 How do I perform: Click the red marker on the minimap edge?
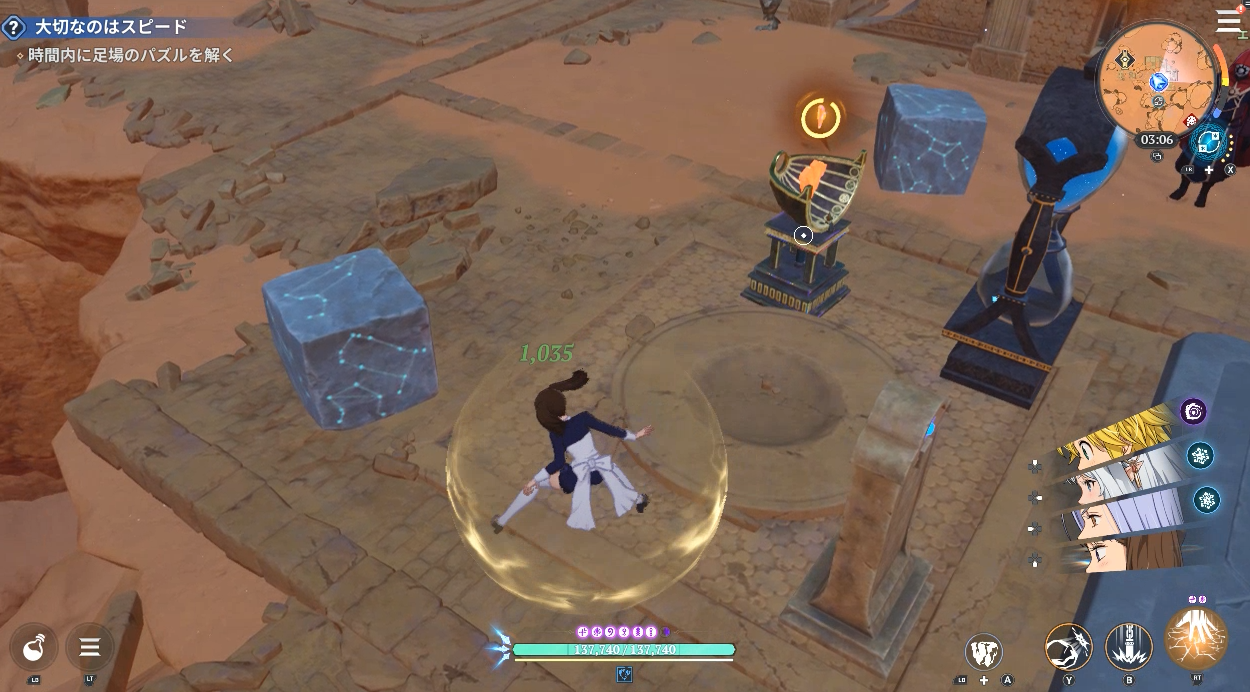[x=1191, y=120]
